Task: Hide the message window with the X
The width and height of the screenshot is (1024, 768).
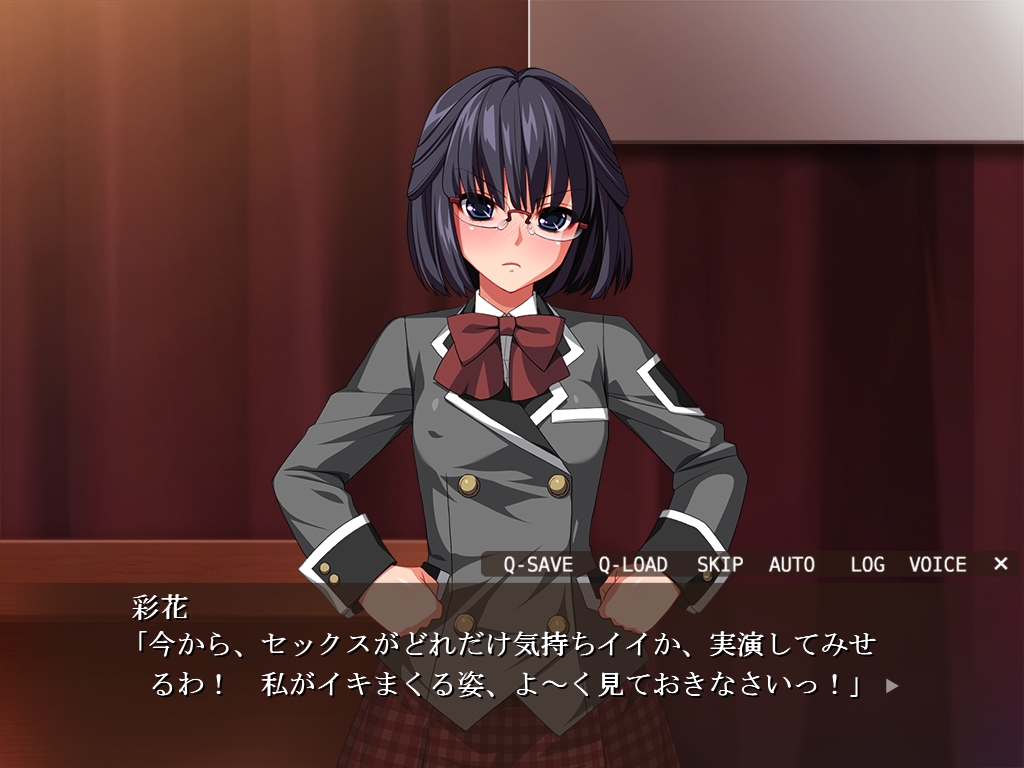Action: click(1000, 564)
